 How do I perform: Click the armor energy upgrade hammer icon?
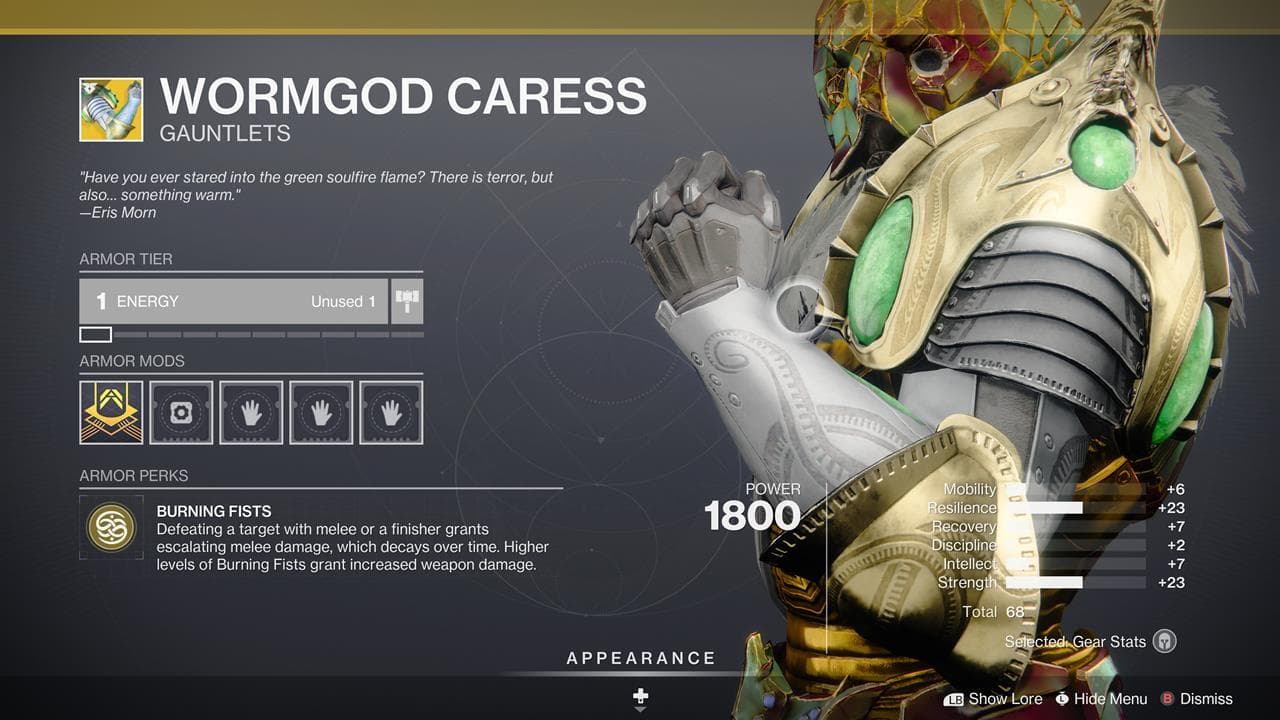coord(407,301)
